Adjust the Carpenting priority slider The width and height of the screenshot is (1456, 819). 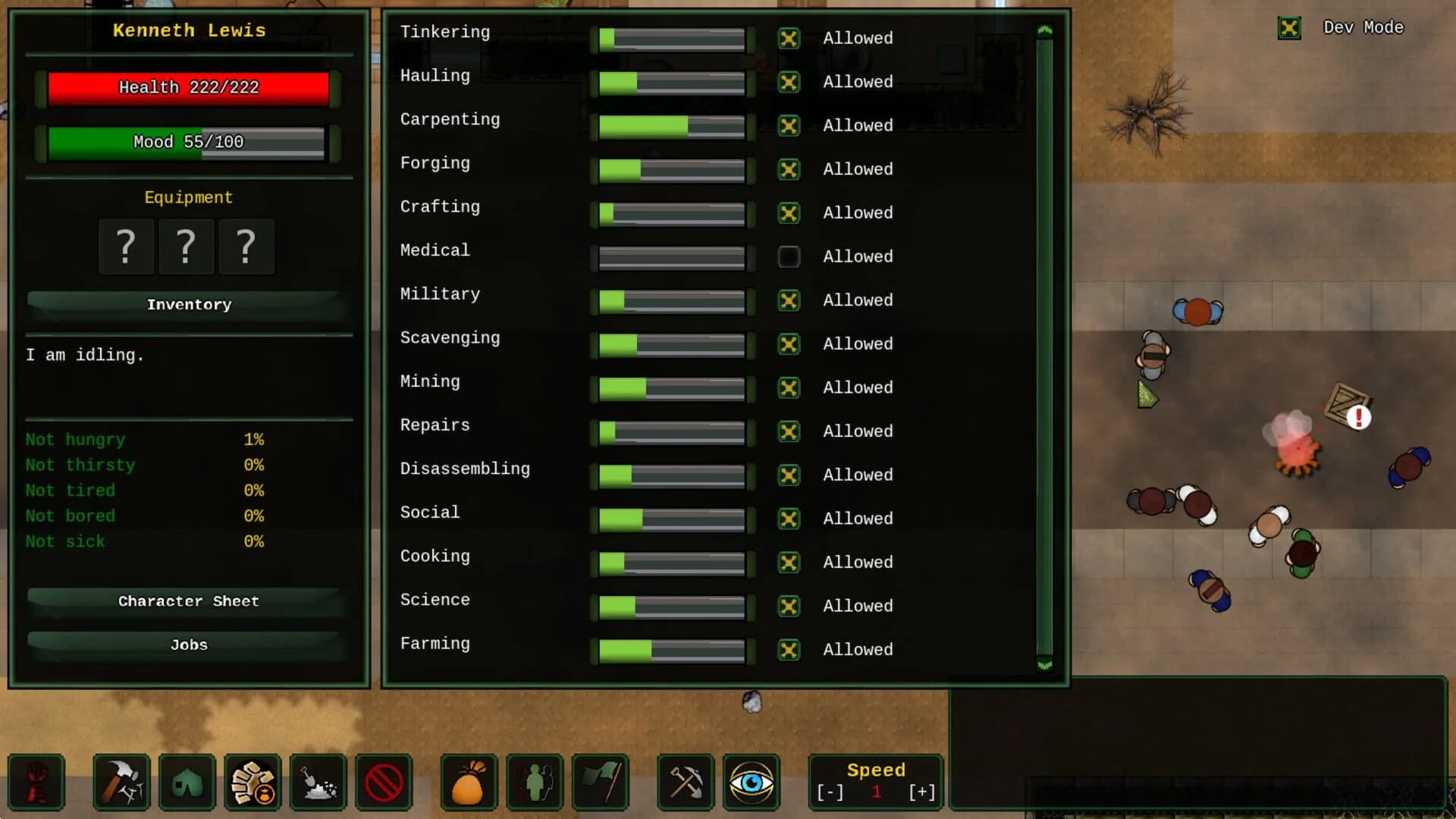670,126
